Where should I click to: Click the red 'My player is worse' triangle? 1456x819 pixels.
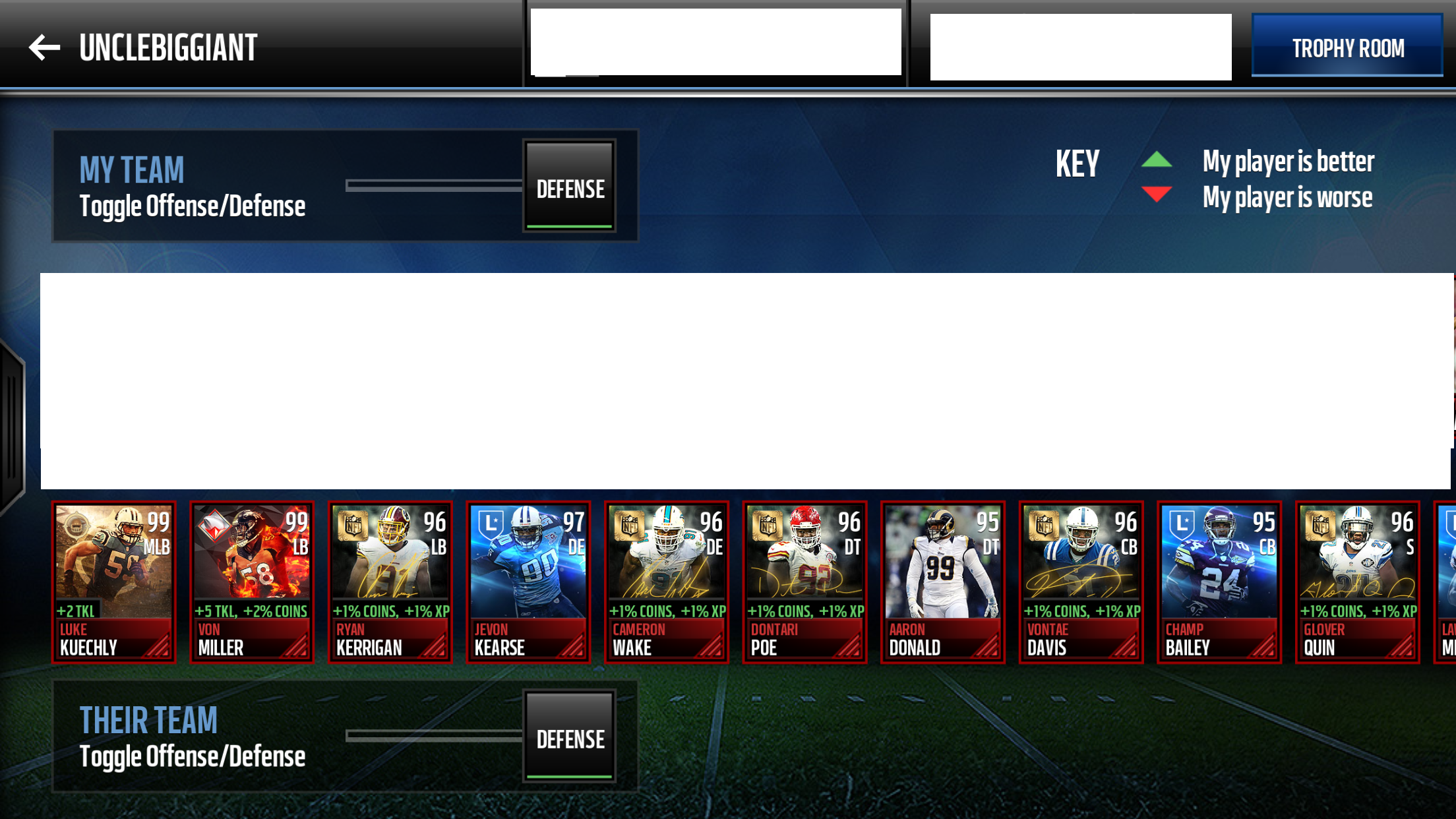point(1156,195)
